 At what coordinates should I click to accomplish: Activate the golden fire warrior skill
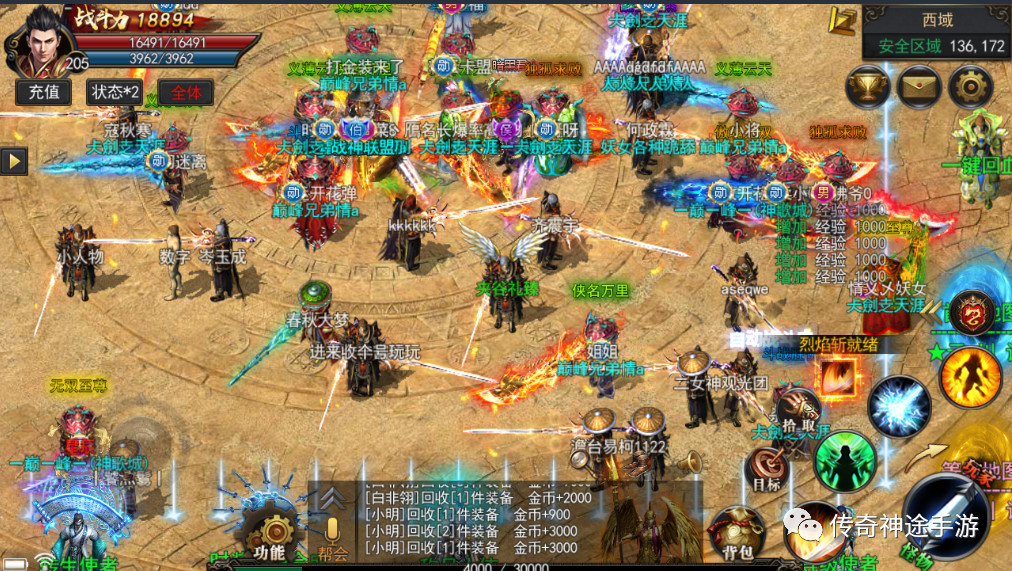[x=969, y=376]
